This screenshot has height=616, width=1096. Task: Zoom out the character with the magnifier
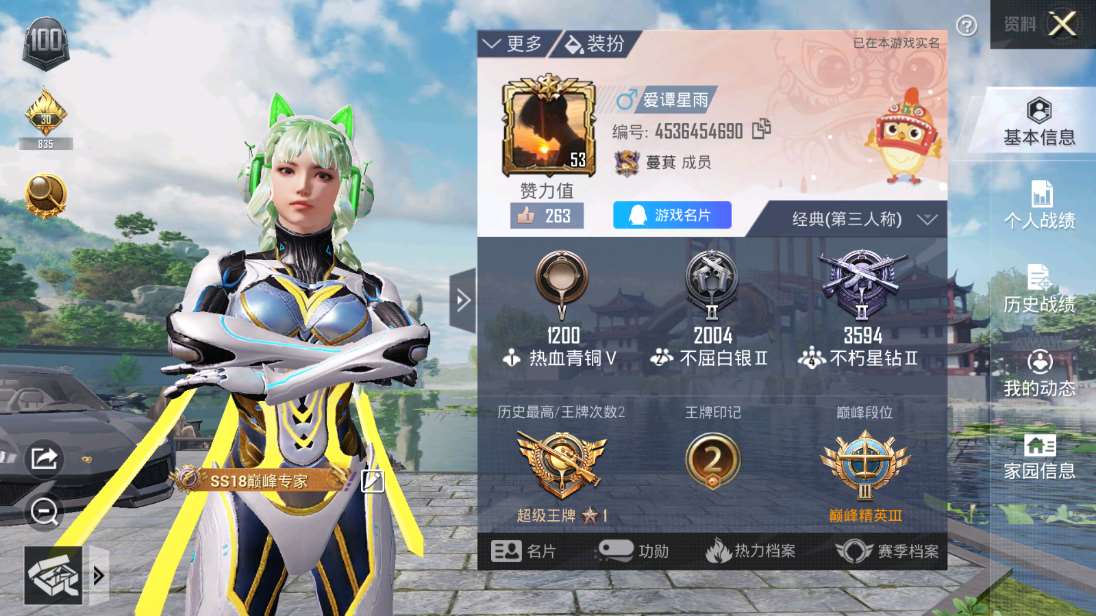click(45, 512)
